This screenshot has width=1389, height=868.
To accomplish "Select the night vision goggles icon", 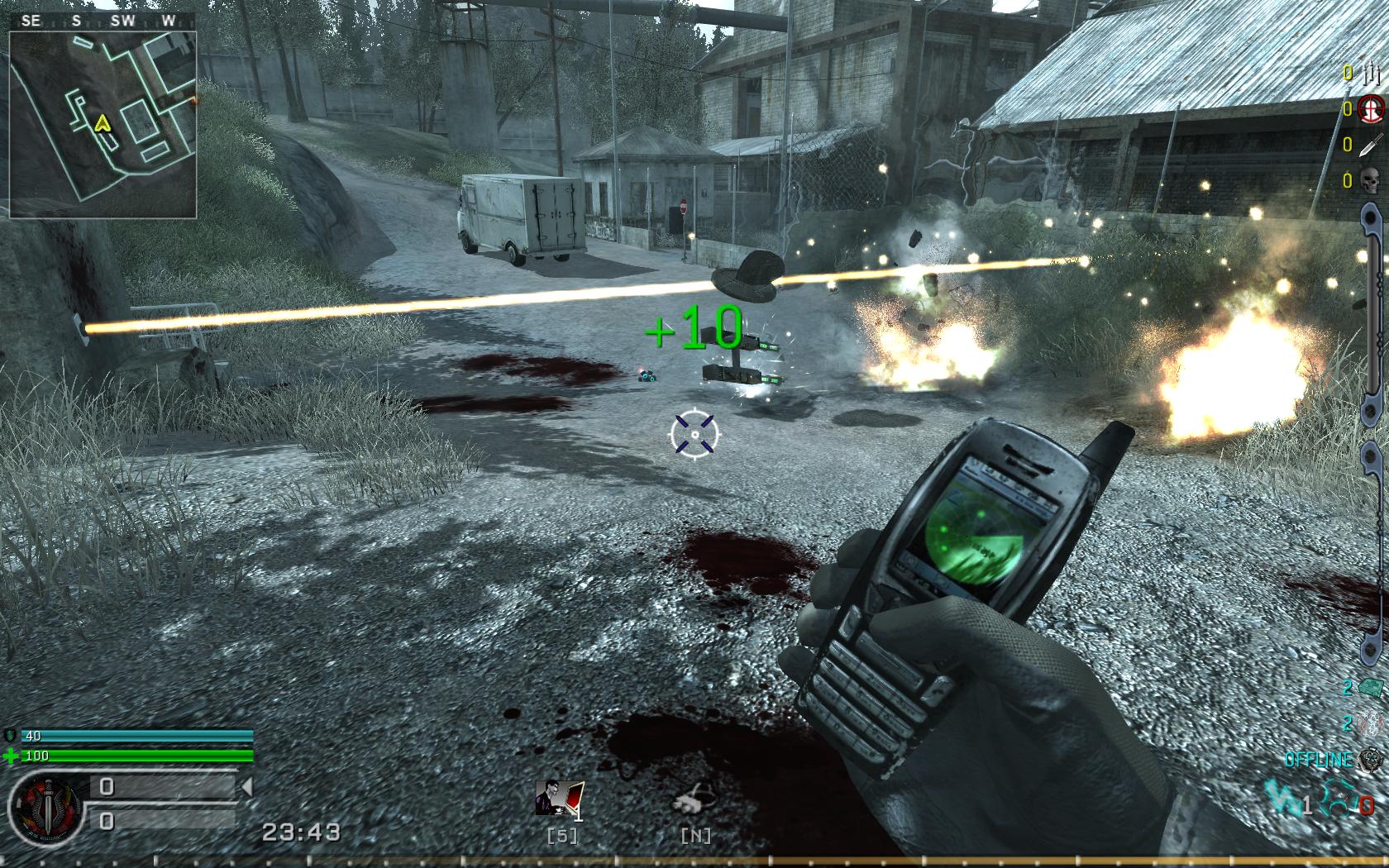I will [x=694, y=800].
